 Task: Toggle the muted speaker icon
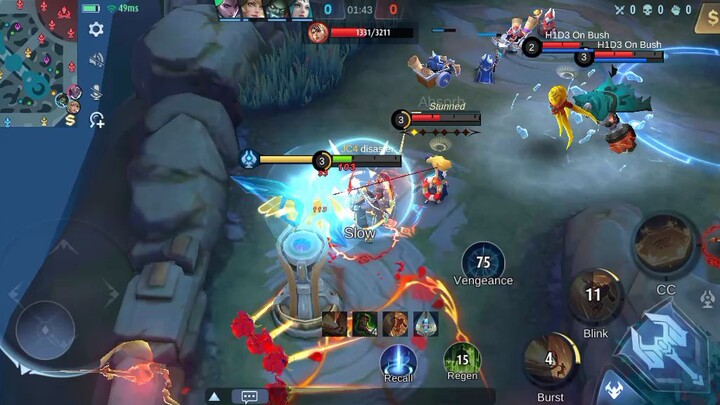tap(96, 60)
